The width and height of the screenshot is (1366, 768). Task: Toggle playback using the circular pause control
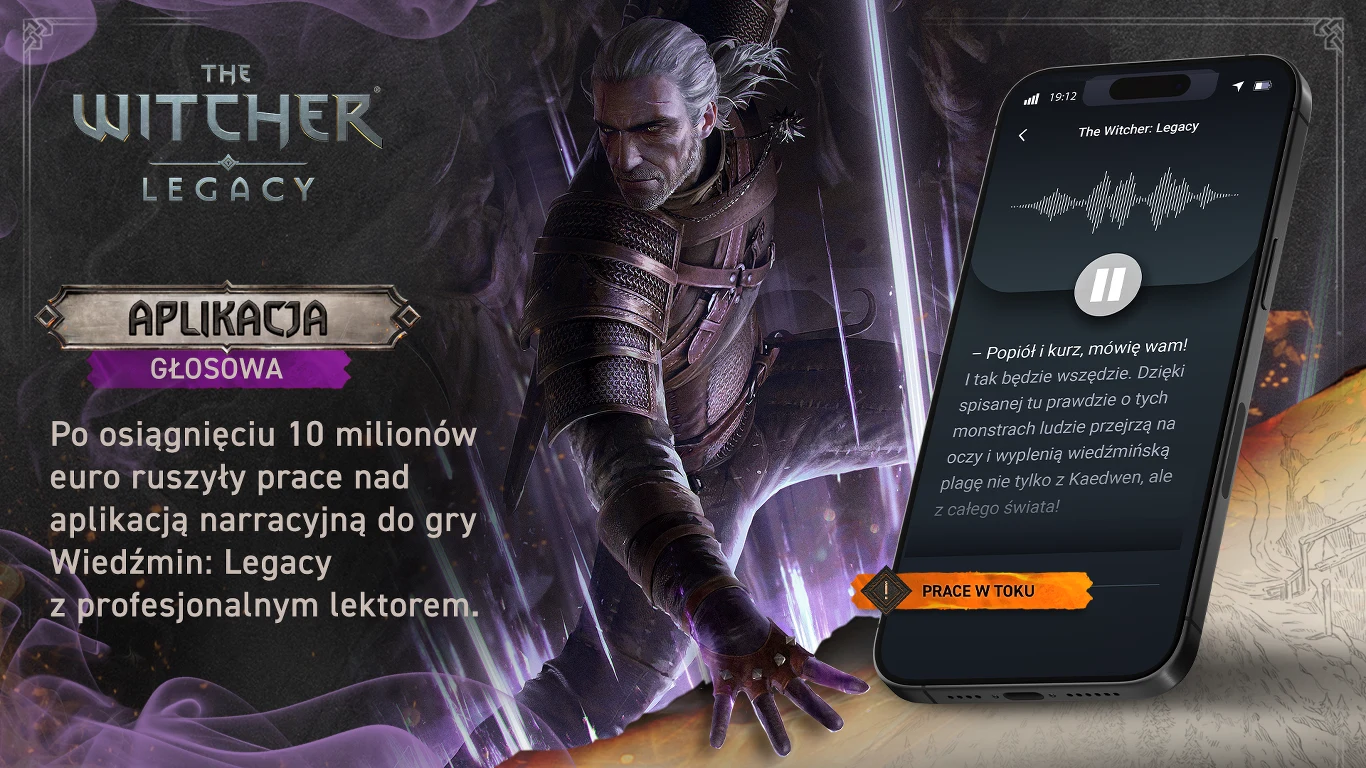pos(1110,283)
